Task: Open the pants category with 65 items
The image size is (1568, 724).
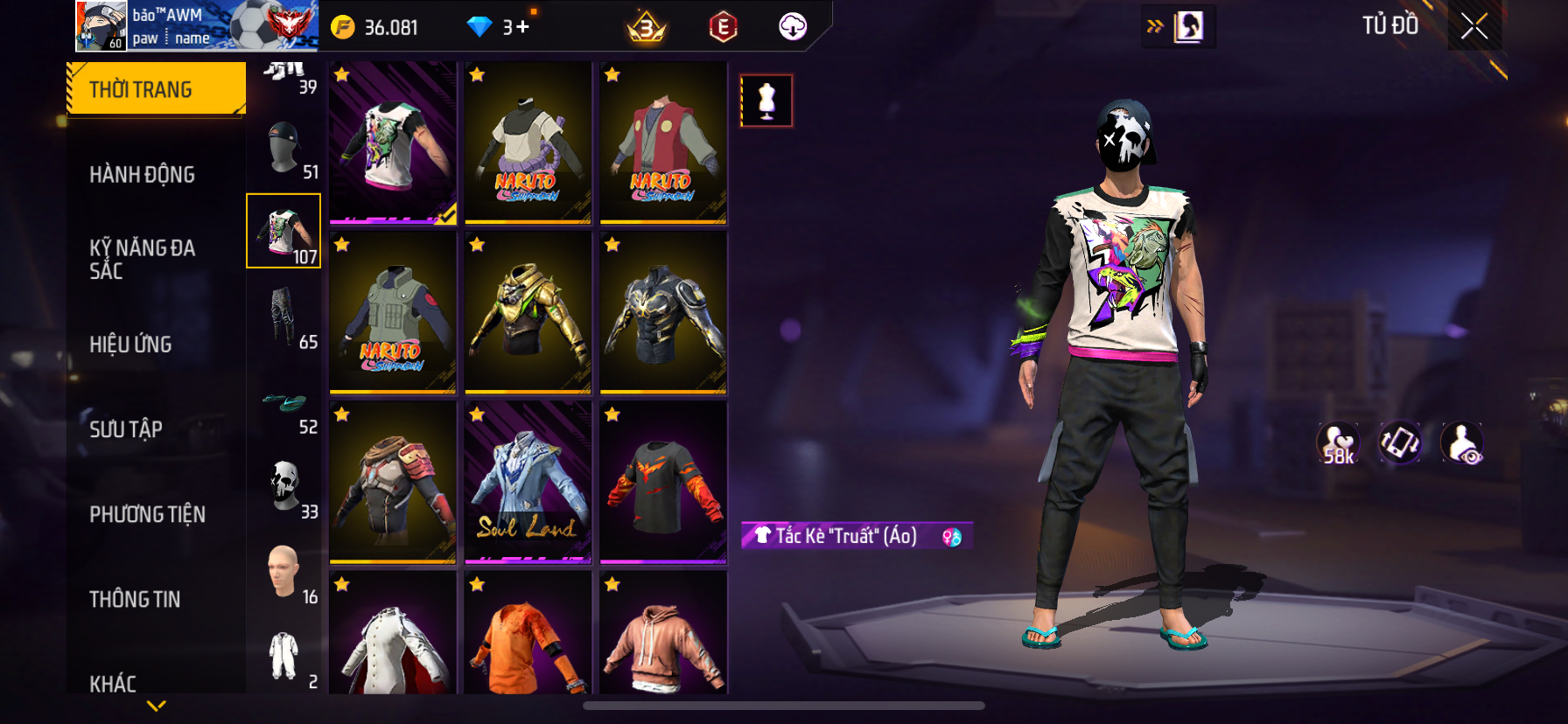Action: 284,317
